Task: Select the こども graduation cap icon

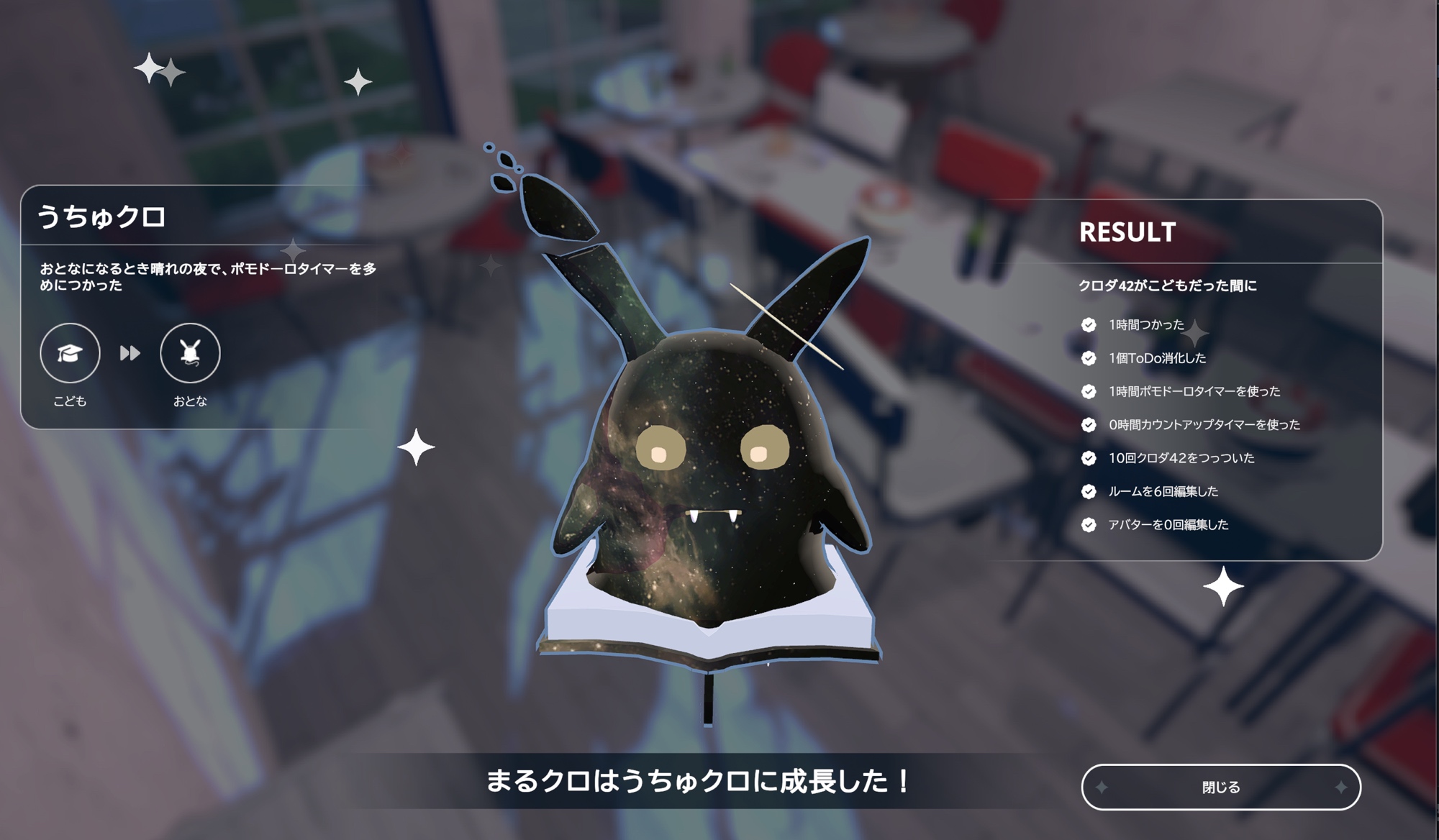Action: pyautogui.click(x=70, y=353)
